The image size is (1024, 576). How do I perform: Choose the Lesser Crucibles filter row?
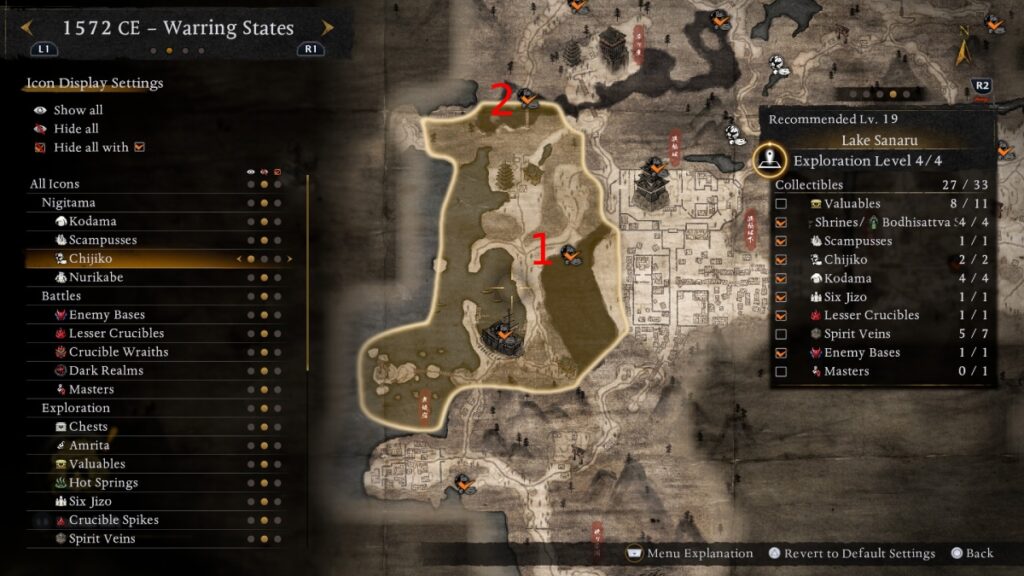point(116,333)
